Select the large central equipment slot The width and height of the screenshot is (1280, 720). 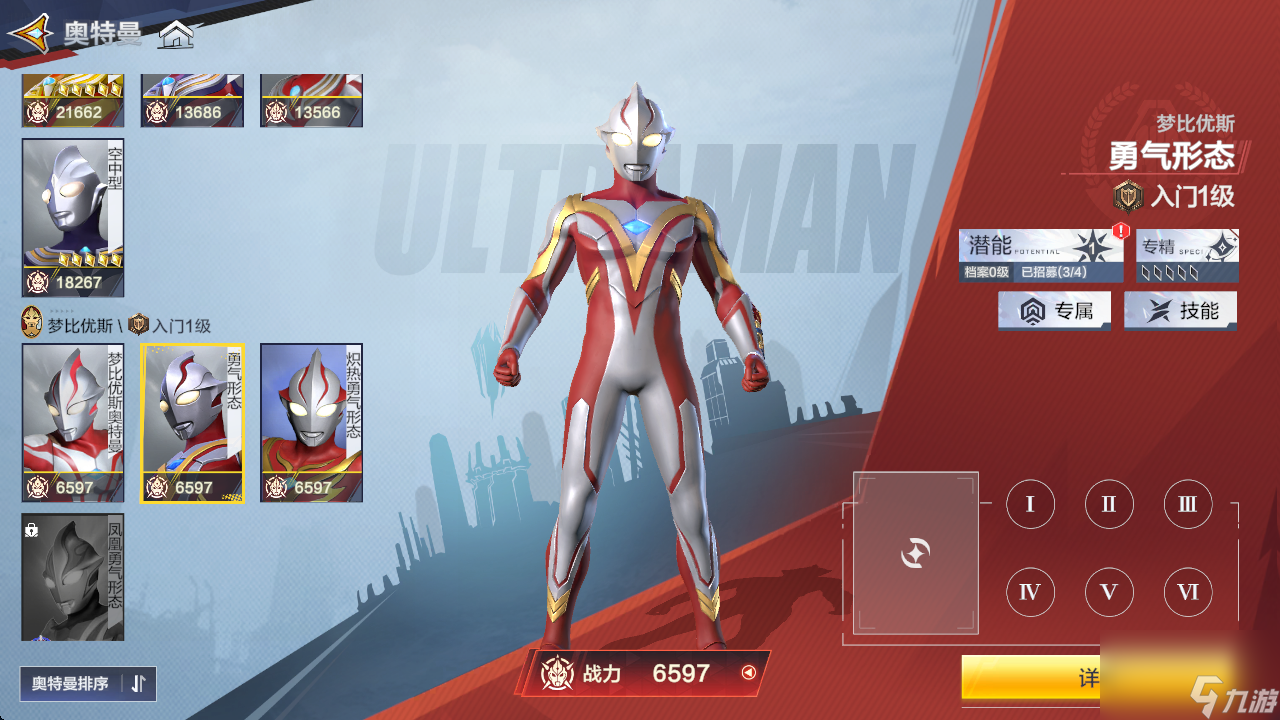[x=915, y=553]
